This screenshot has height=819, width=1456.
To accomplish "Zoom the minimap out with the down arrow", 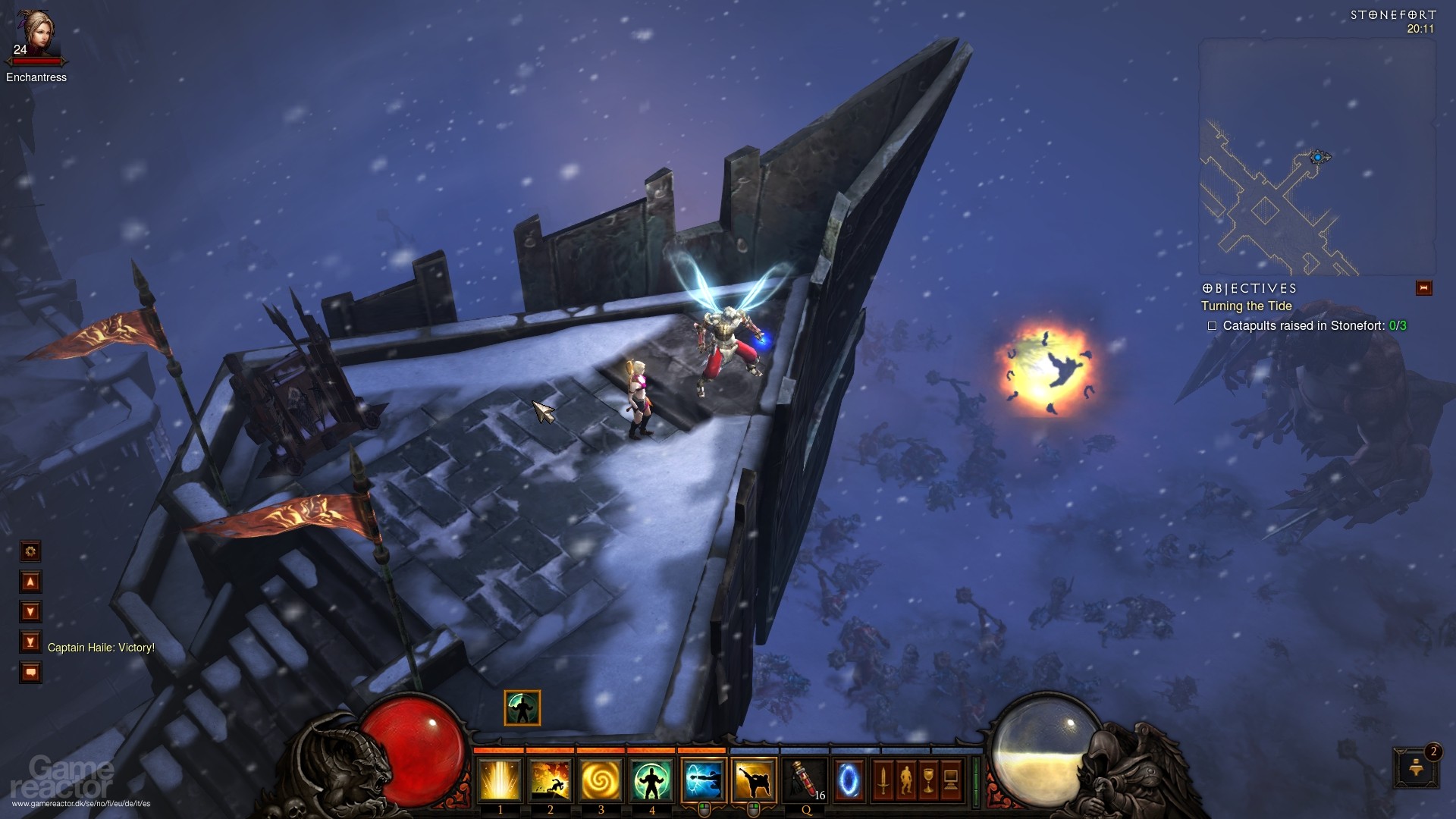I will [x=30, y=610].
